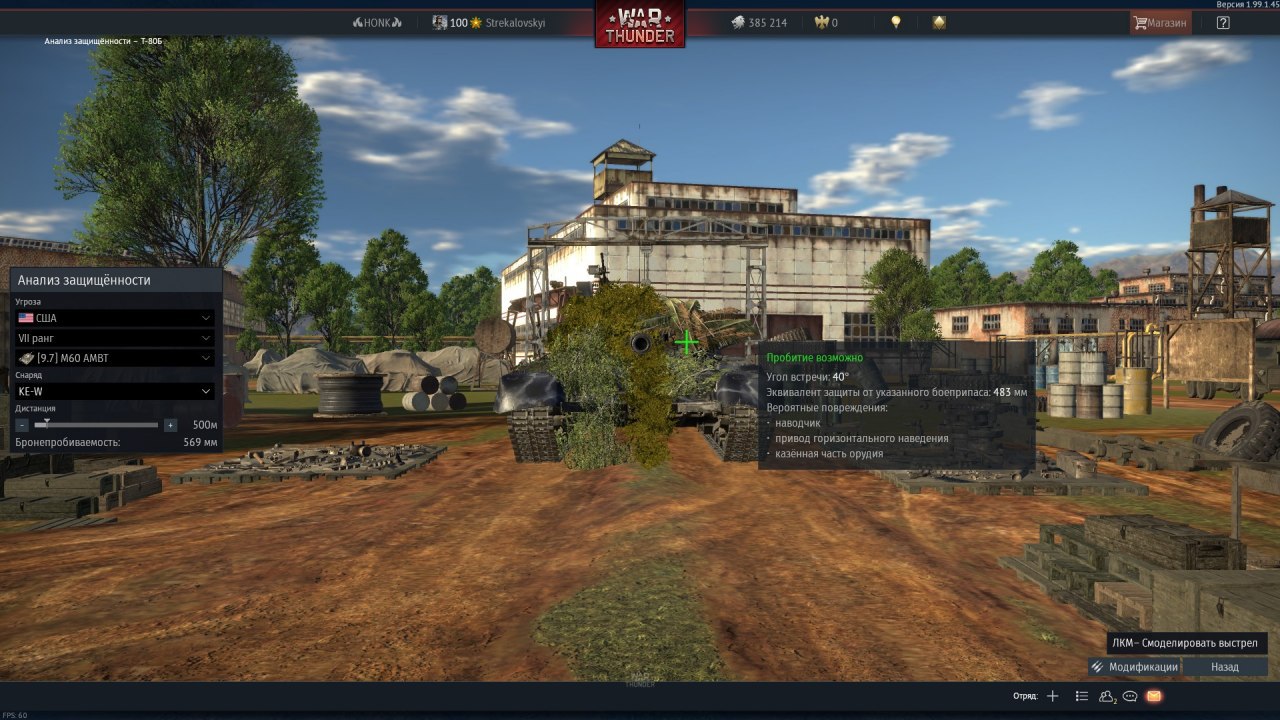Screen dimensions: 1280x720
Task: Click the distance slider track
Action: tap(96, 425)
